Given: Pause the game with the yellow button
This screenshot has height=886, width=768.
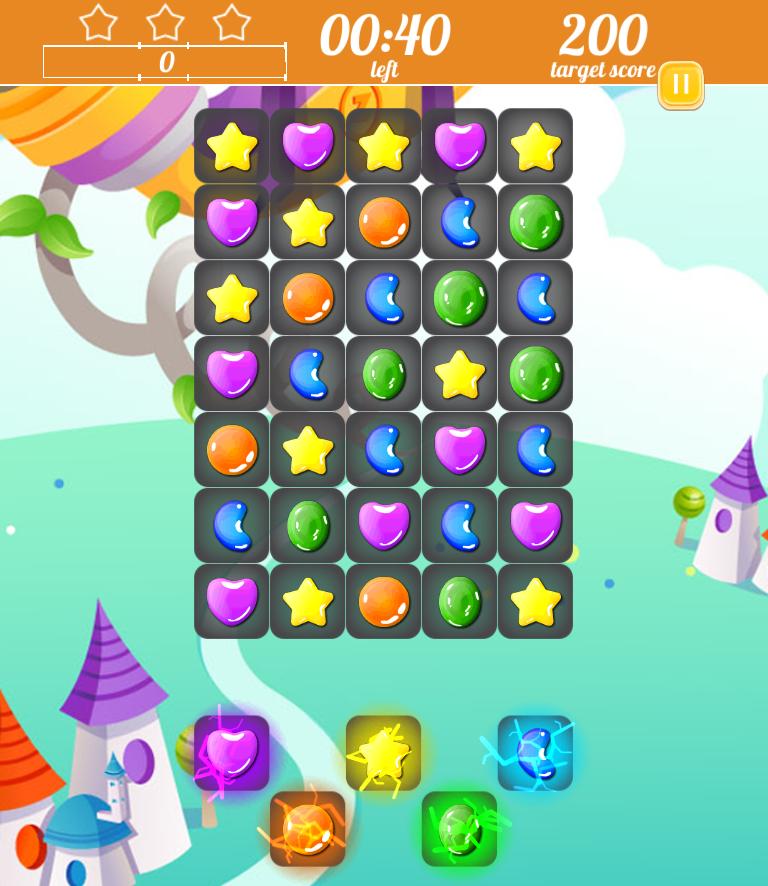Looking at the screenshot, I should [x=680, y=85].
